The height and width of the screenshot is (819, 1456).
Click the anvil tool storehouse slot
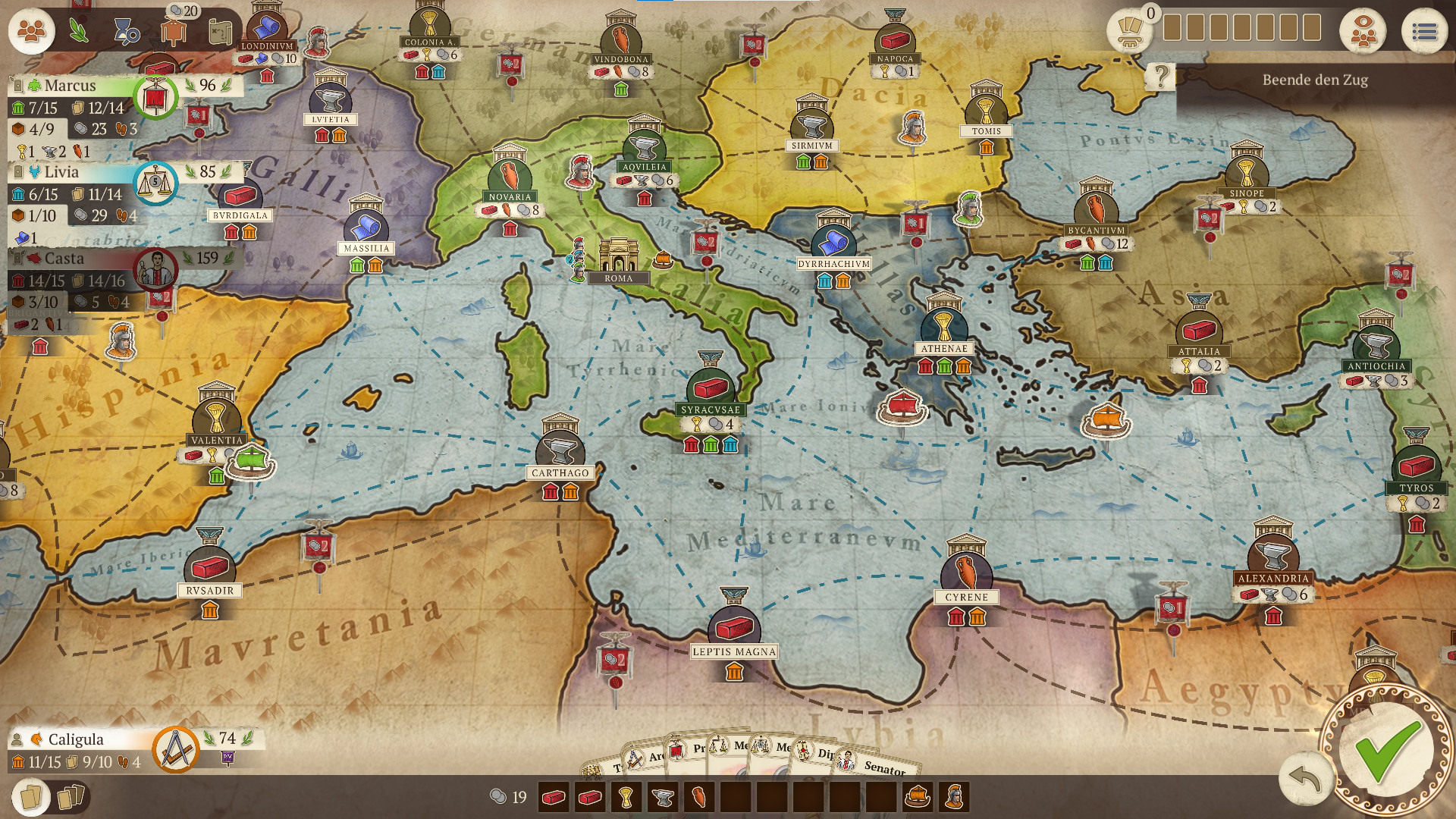coord(663,797)
